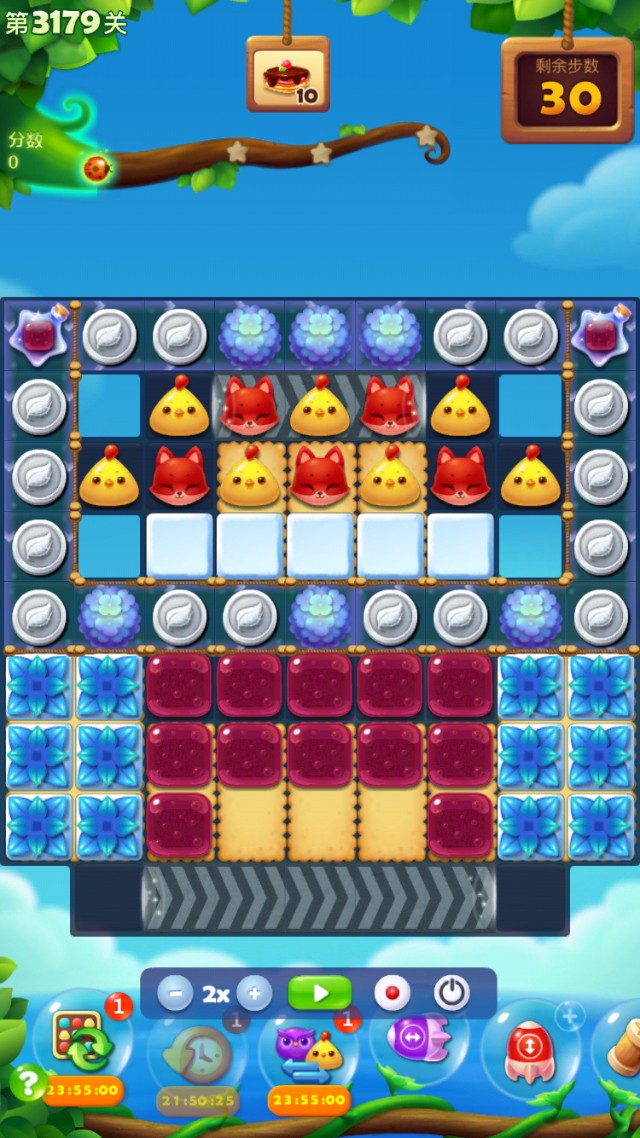Activate the board shuffle booster
Image resolution: width=640 pixels, height=1138 pixels.
pyautogui.click(x=79, y=1042)
